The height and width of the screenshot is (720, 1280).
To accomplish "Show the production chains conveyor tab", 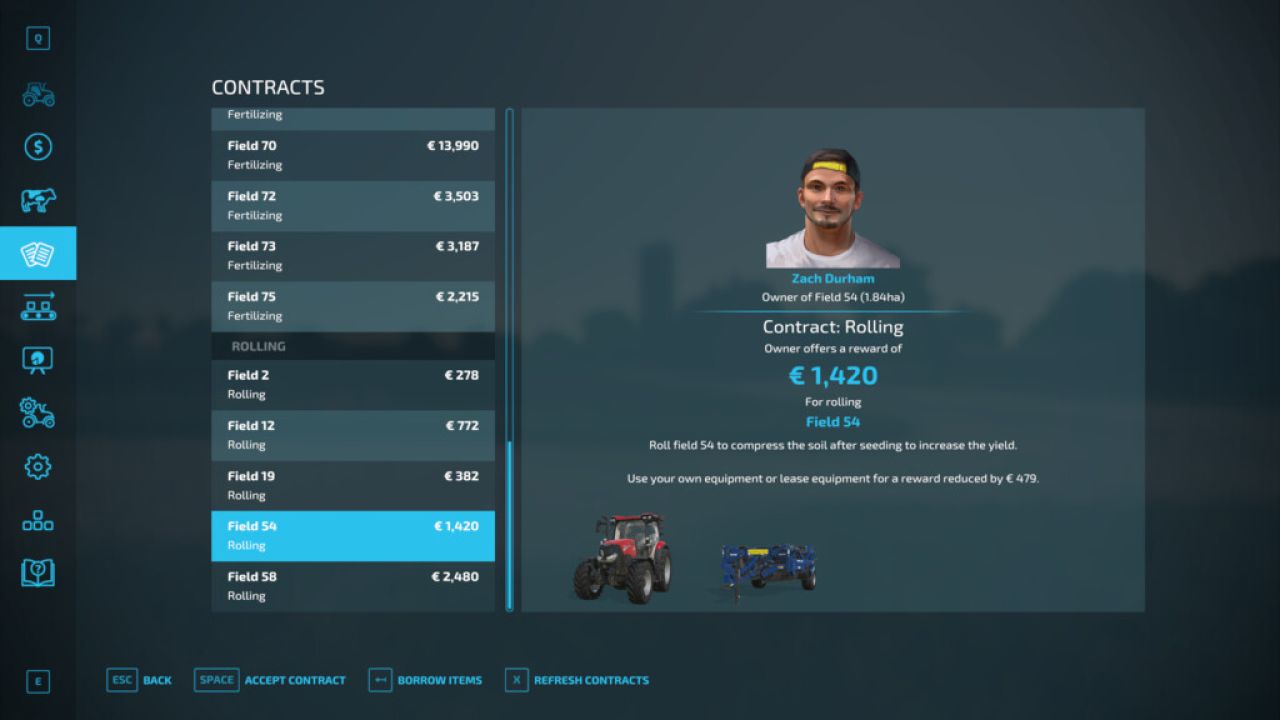I will tap(38, 306).
